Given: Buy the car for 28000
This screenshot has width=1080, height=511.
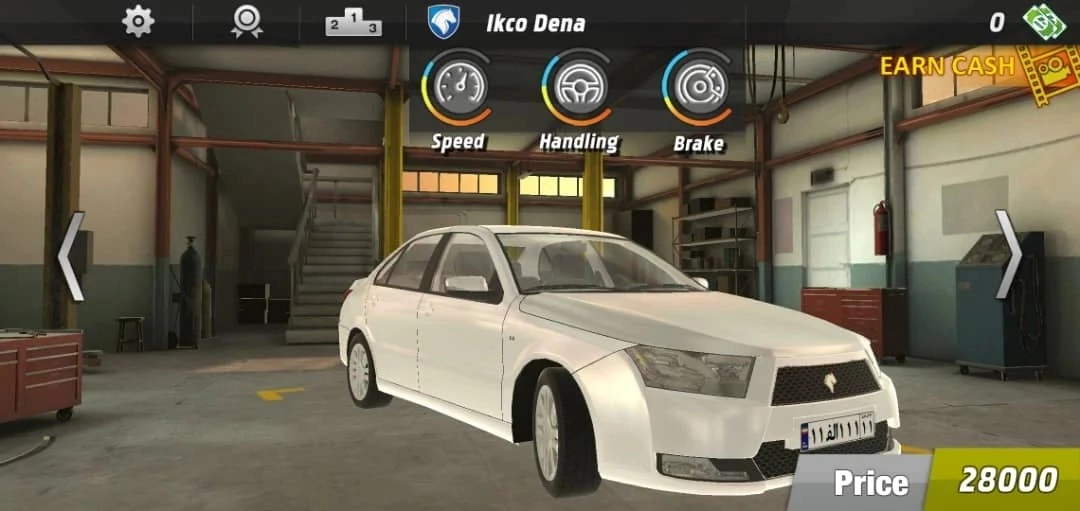Looking at the screenshot, I should (1005, 480).
